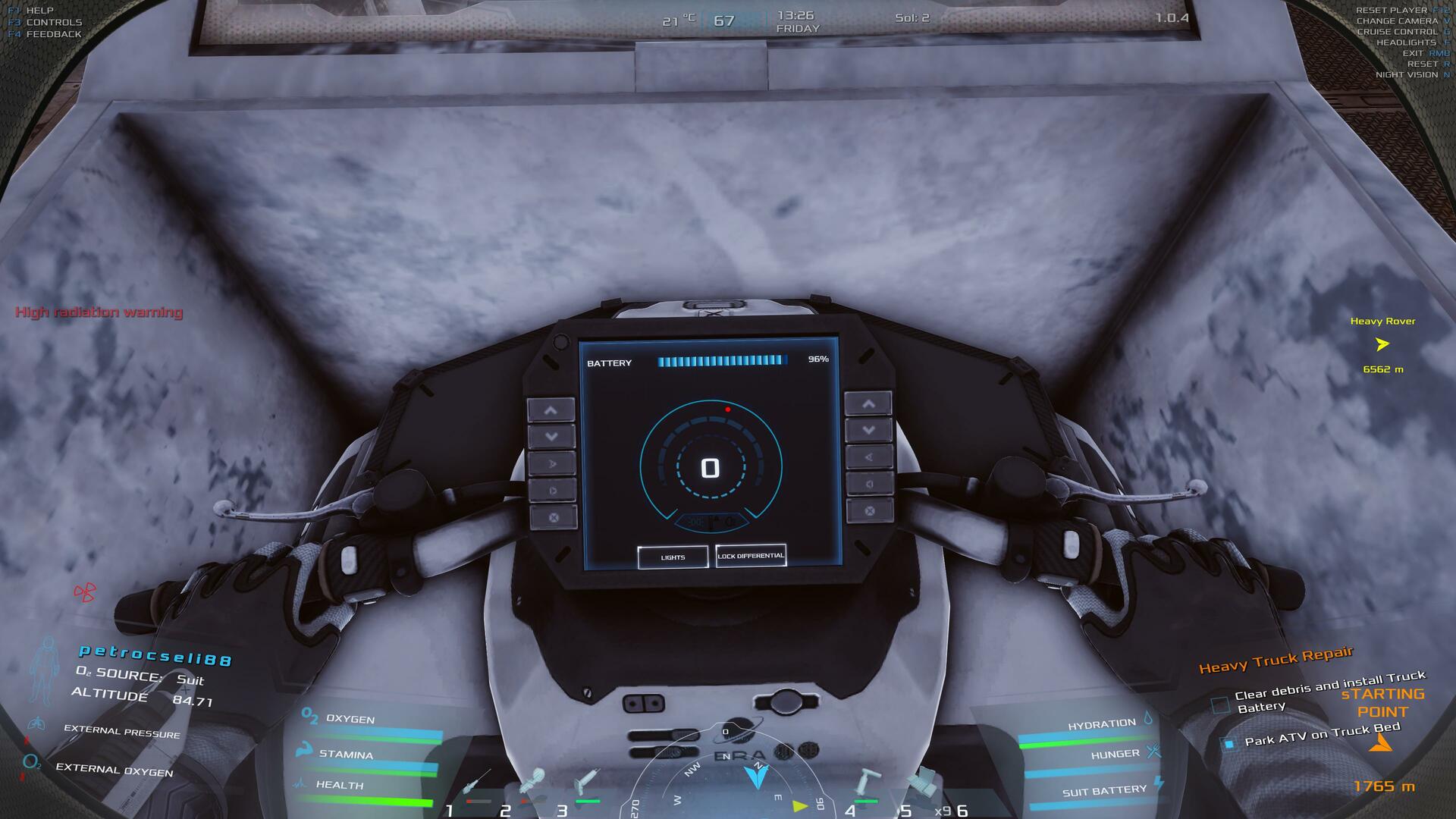Activate the LOCK DIFFERENTIAL button
1456x819 pixels.
751,556
